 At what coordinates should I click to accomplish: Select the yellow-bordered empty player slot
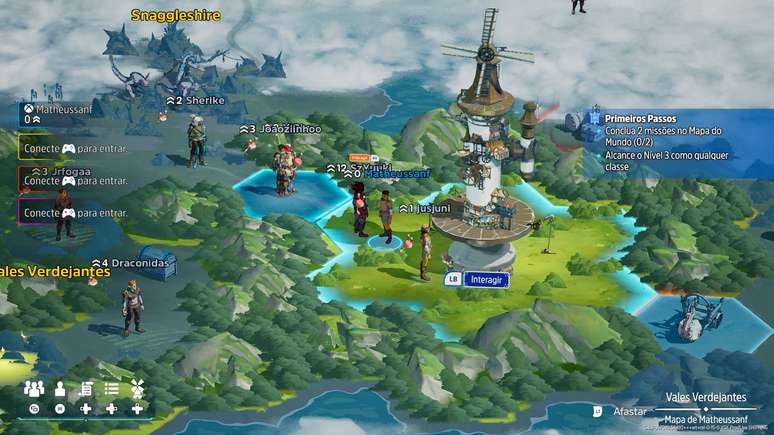point(73,148)
